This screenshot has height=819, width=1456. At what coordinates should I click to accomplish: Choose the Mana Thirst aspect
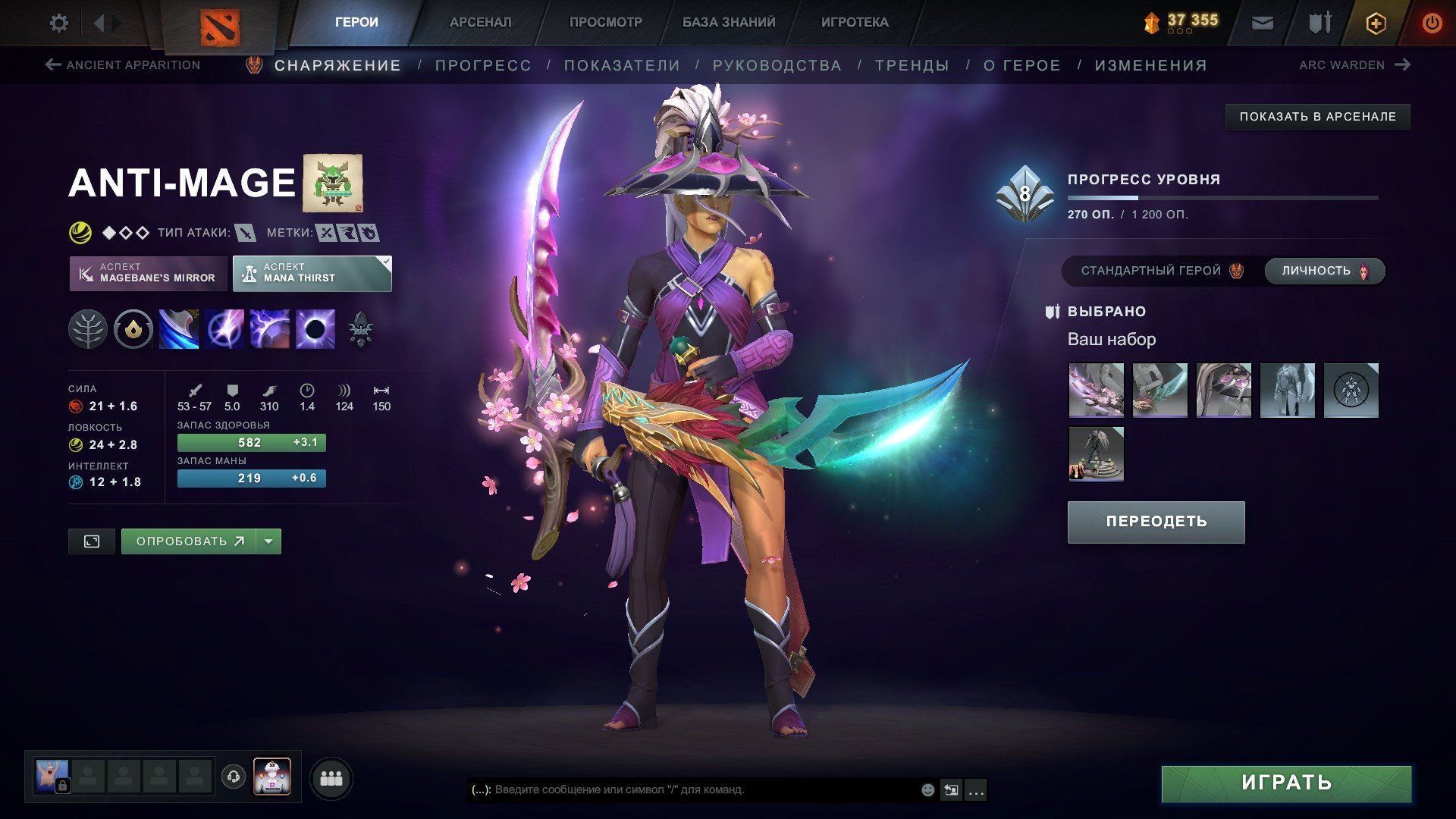[312, 273]
